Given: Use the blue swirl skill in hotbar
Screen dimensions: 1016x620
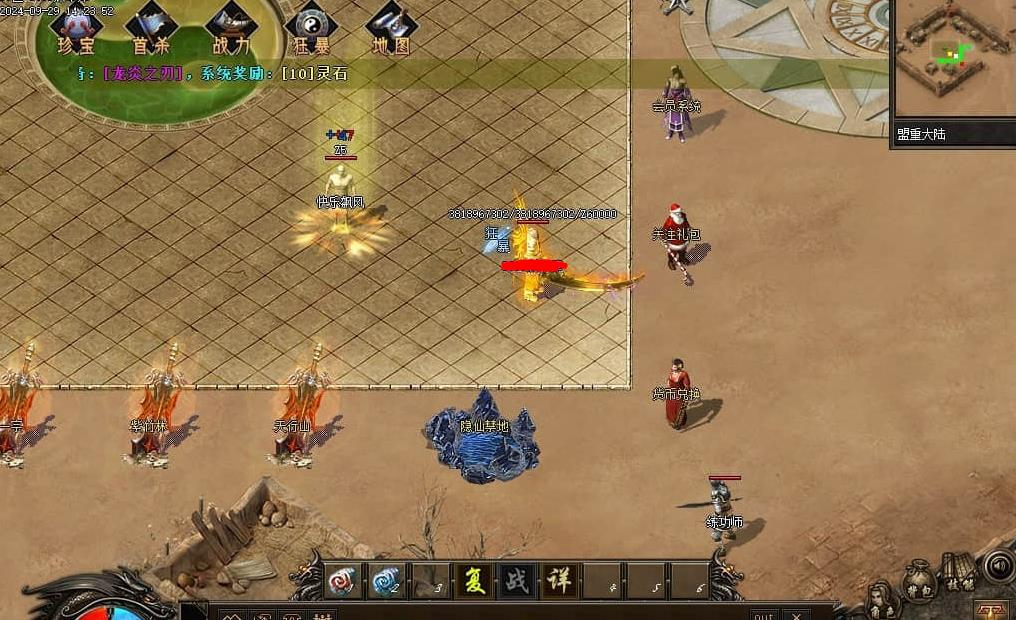Looking at the screenshot, I should [386, 581].
